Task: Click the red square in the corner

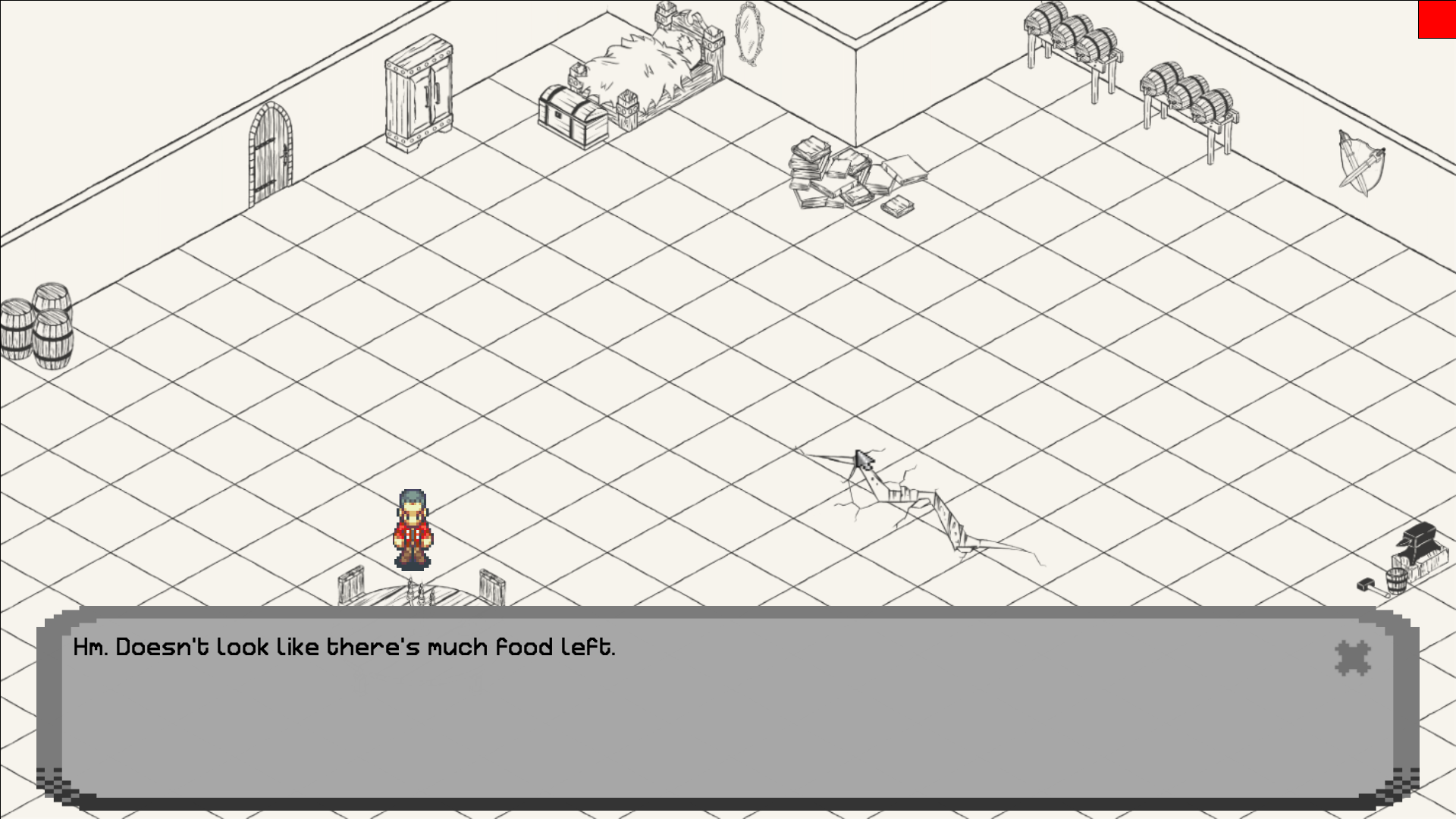Action: point(1437,19)
